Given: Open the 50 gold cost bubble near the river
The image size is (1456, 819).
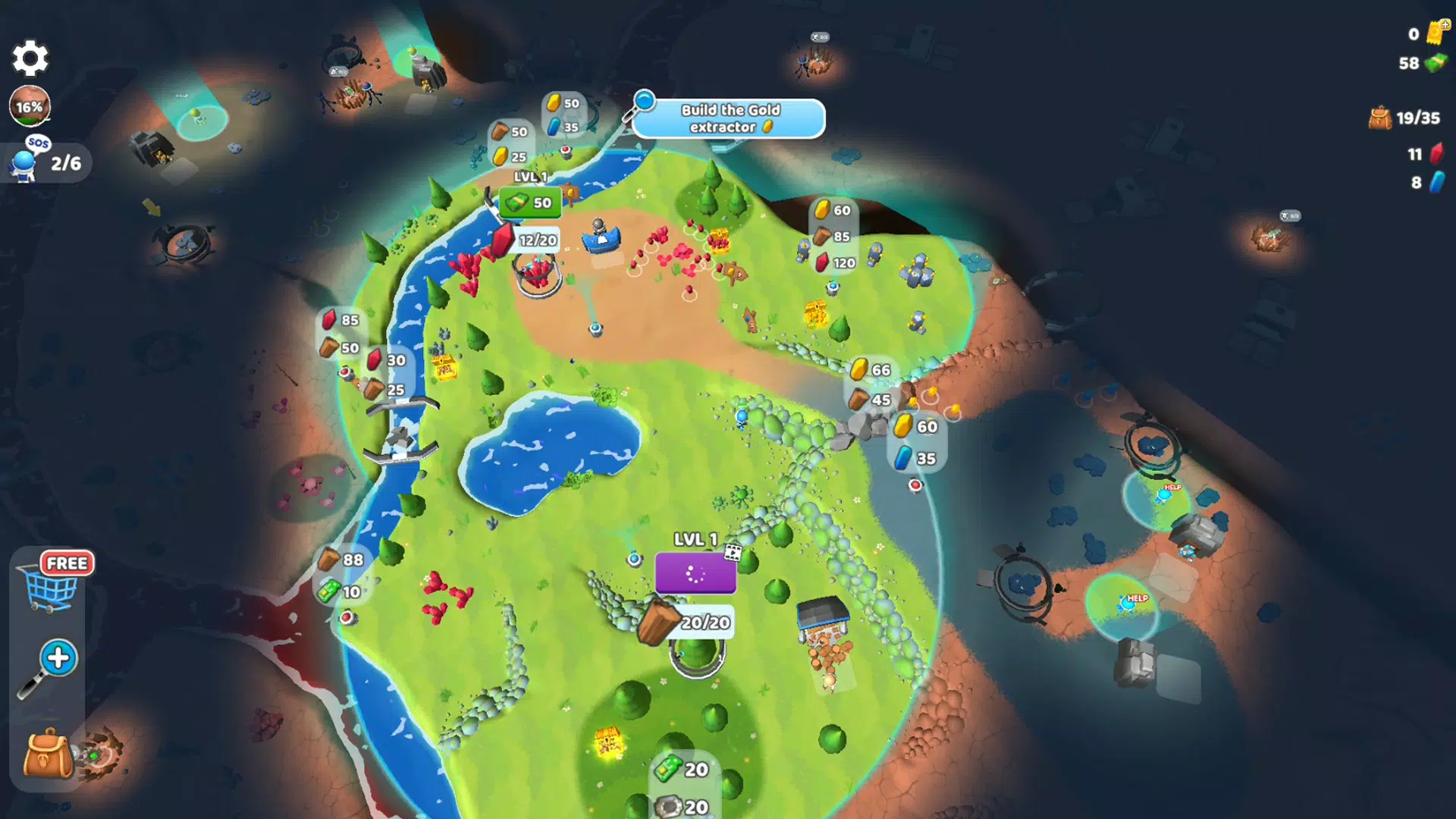Looking at the screenshot, I should pyautogui.click(x=563, y=102).
